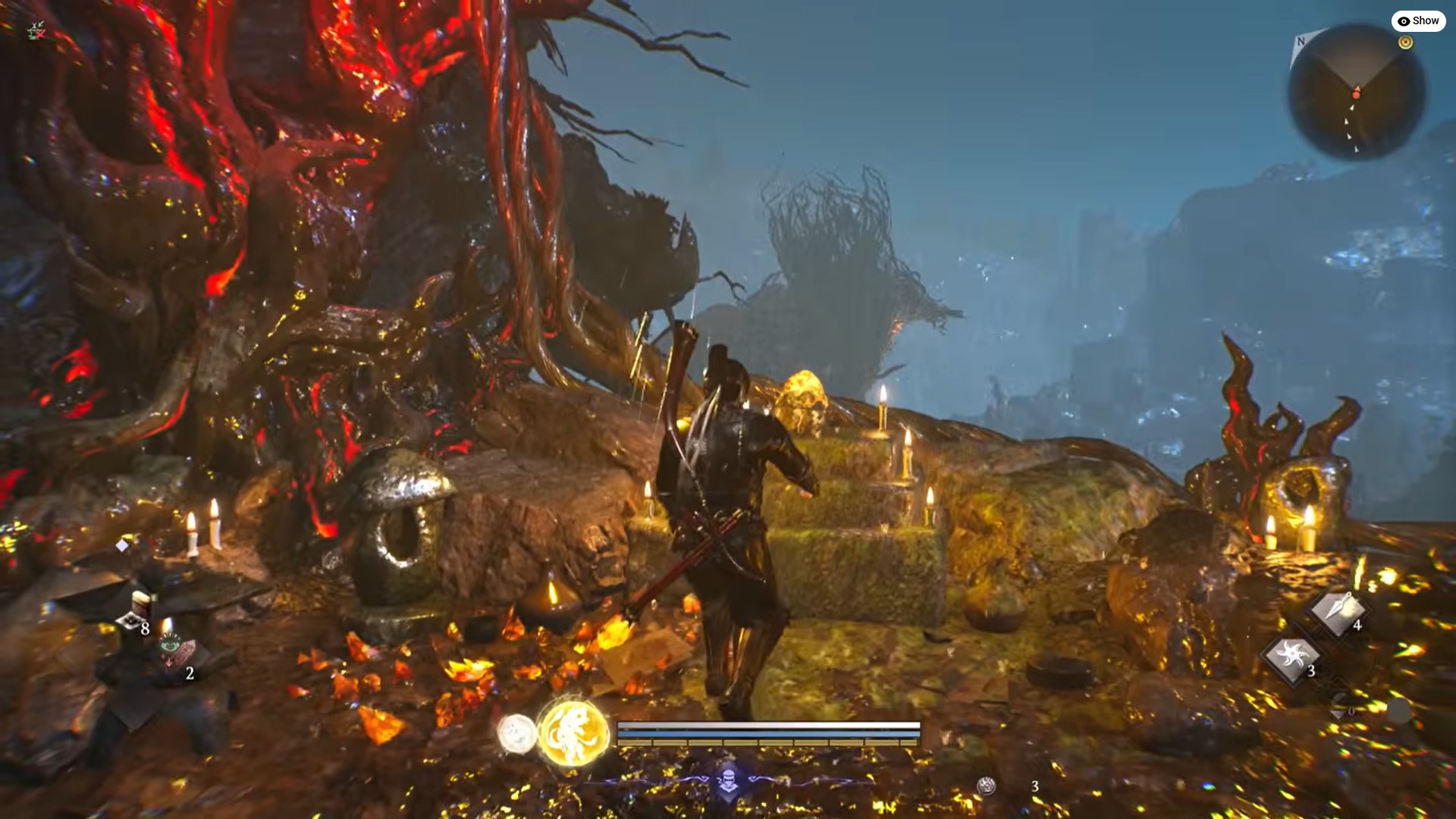This screenshot has width=1456, height=819.
Task: Click the number 4 beside the knife slot
Action: point(1357,624)
